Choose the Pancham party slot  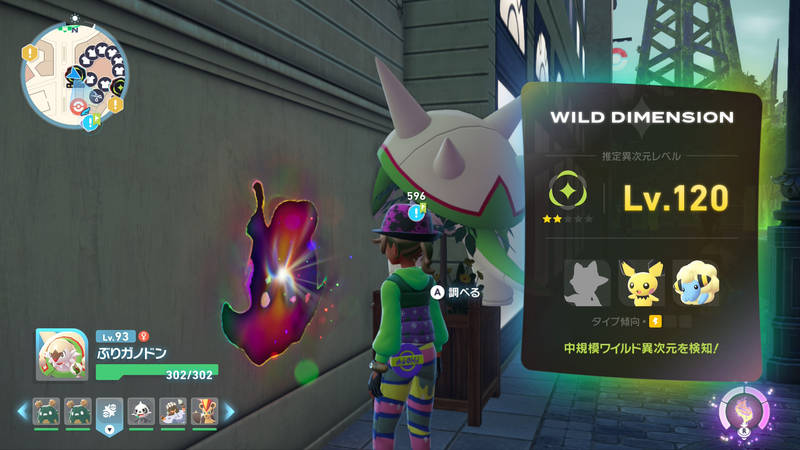[x=141, y=410]
